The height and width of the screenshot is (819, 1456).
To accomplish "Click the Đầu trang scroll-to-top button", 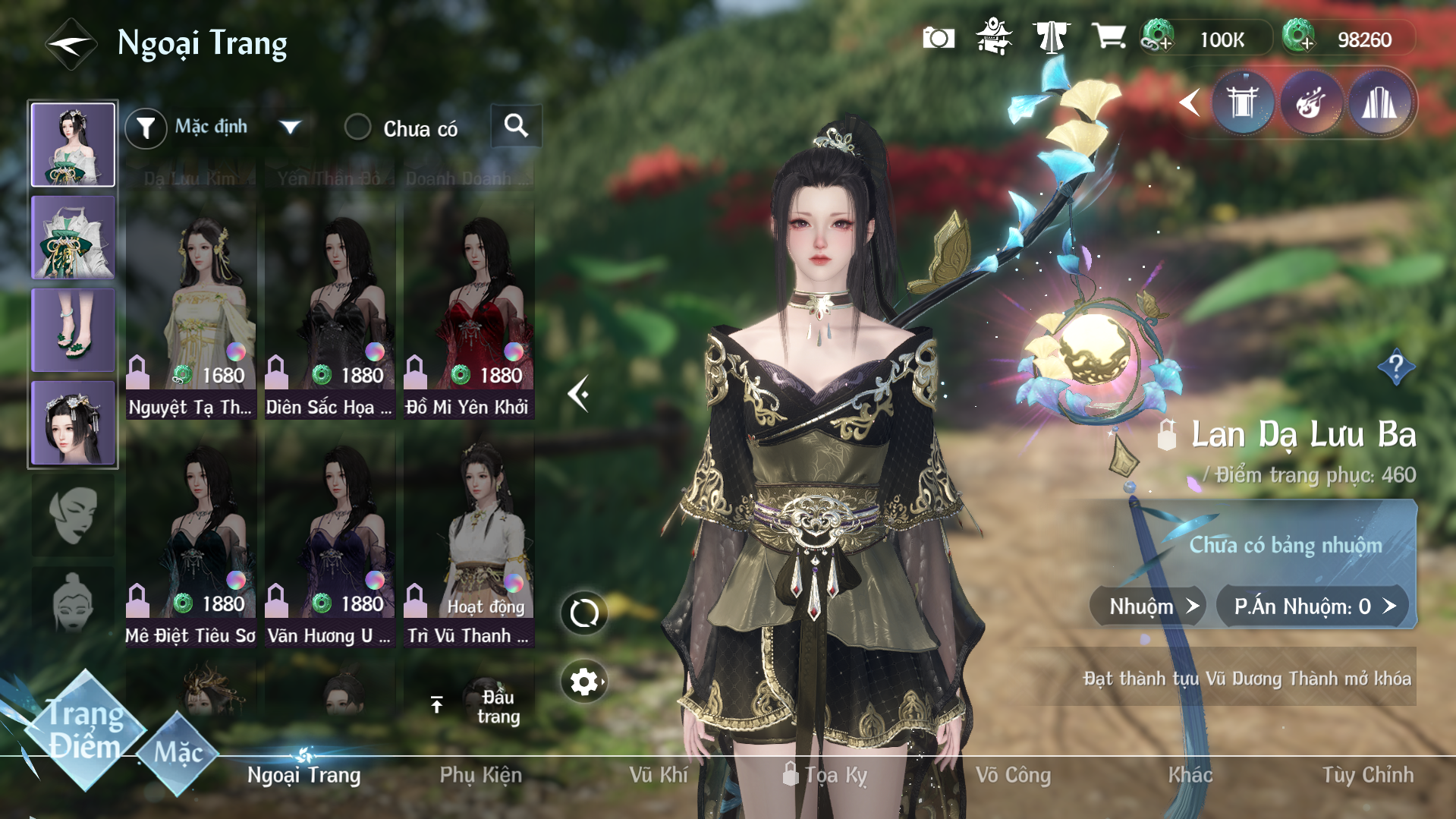I will coord(478,706).
